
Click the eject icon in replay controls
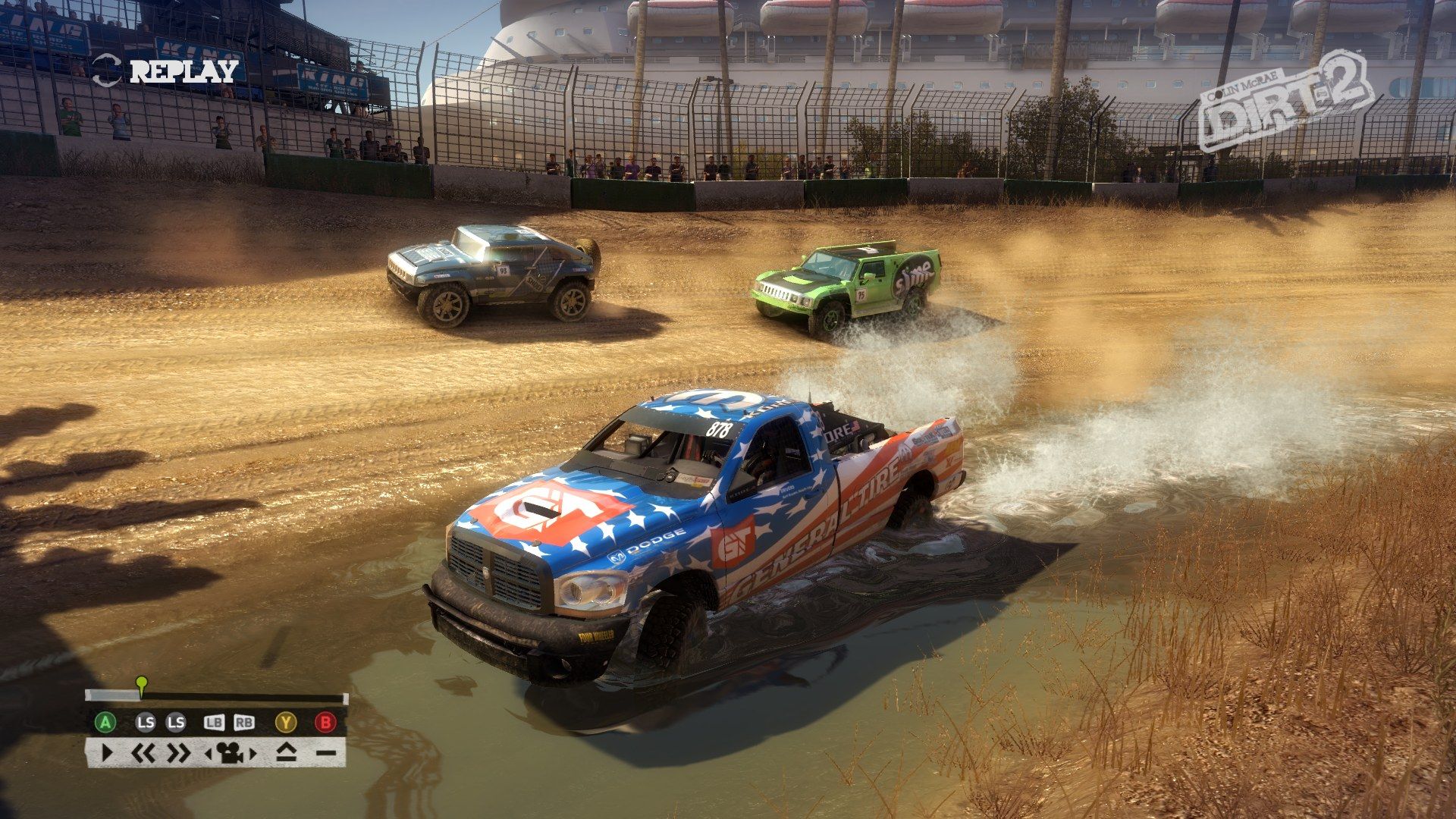[285, 753]
